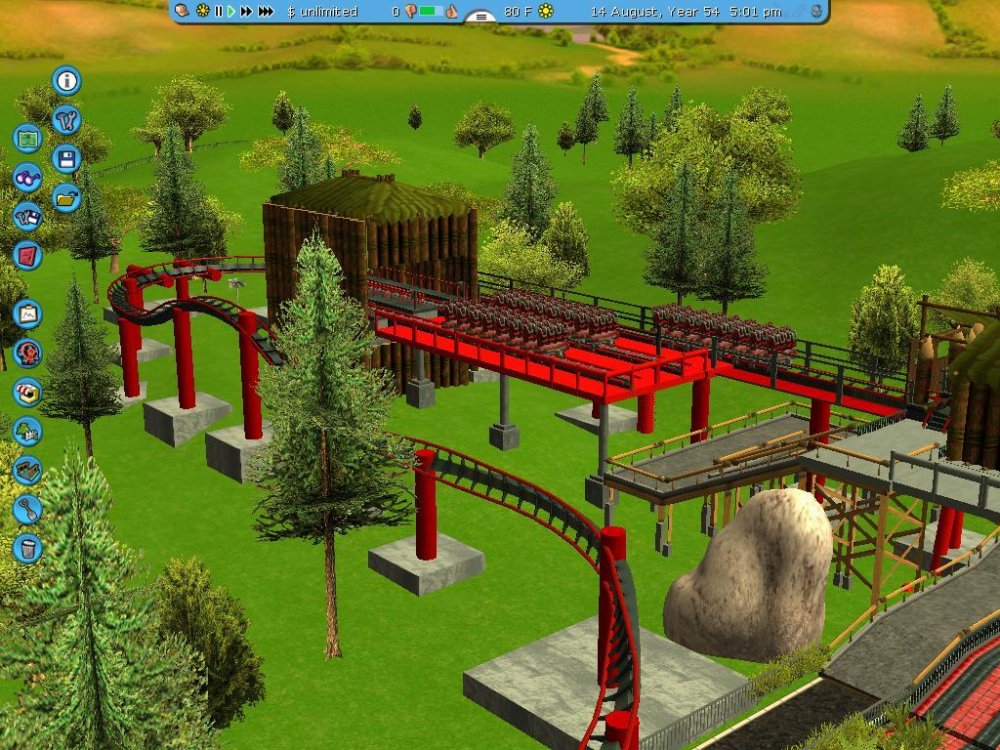Viewport: 1000px width, 750px height.
Task: Select the purple binoculars view button
Action: point(27,177)
